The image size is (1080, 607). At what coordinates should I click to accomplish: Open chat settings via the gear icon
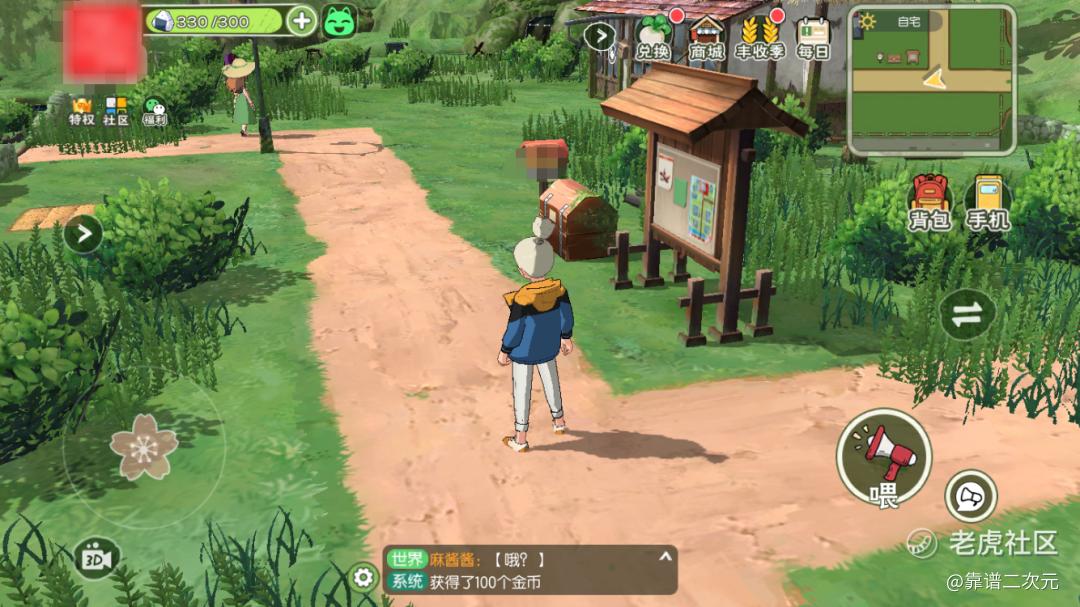tap(364, 577)
